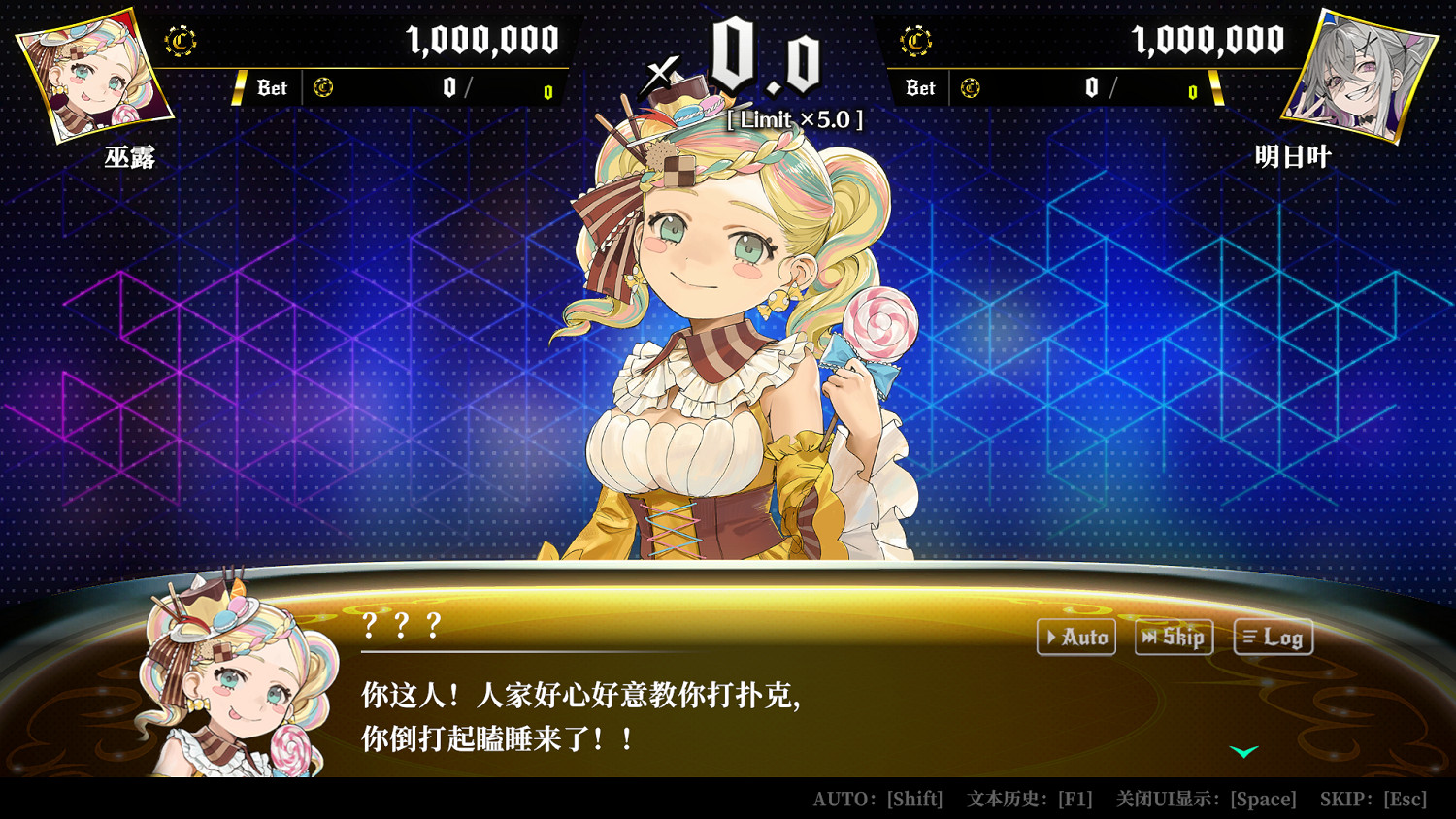This screenshot has height=819, width=1456.
Task: Enable Auto mode for dialogue
Action: [x=1076, y=638]
